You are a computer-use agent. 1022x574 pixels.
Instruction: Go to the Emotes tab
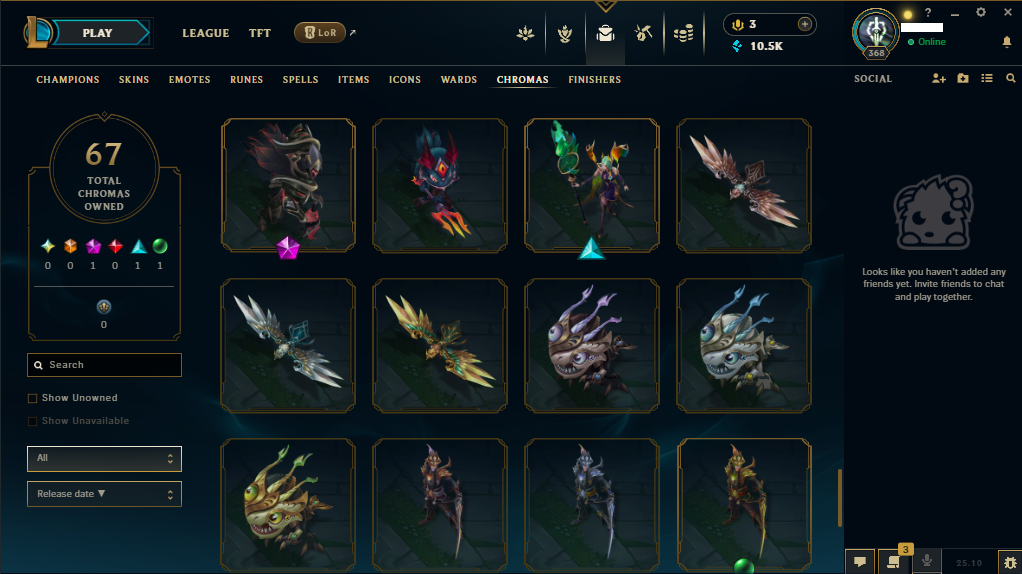pyautogui.click(x=189, y=80)
